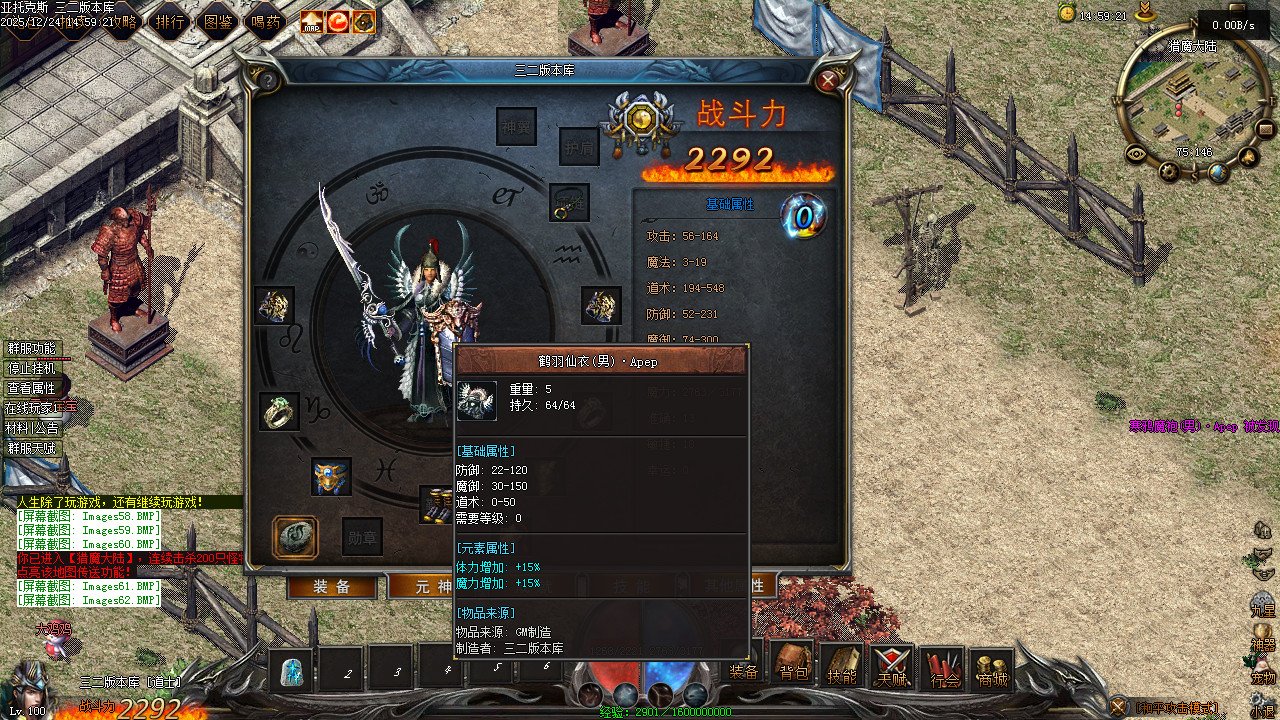Select the green ring equipment slot
The height and width of the screenshot is (720, 1280).
278,411
